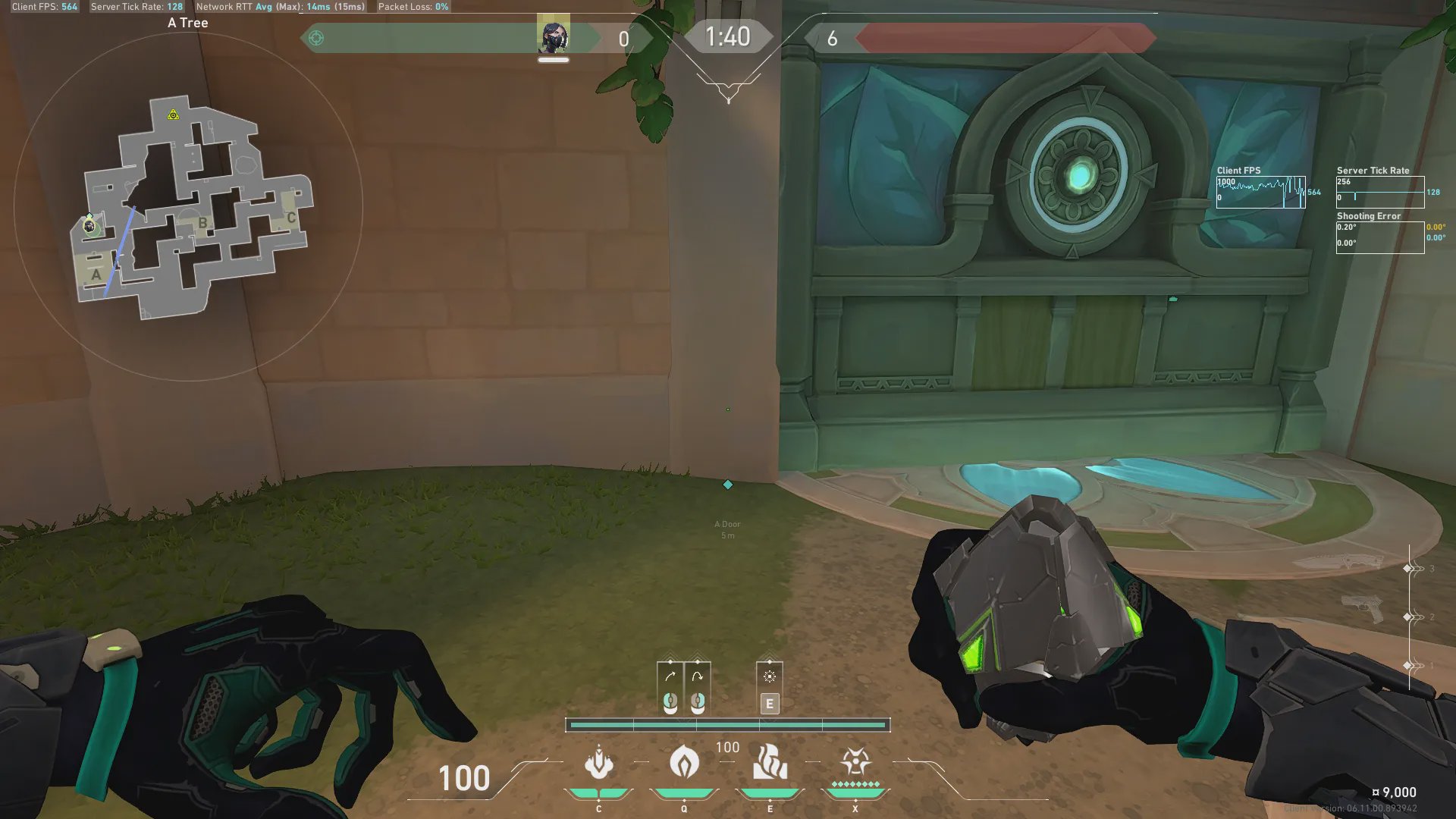Click the Viper agent portrait in top bar
Screen dimensions: 1456x819
pos(553,37)
